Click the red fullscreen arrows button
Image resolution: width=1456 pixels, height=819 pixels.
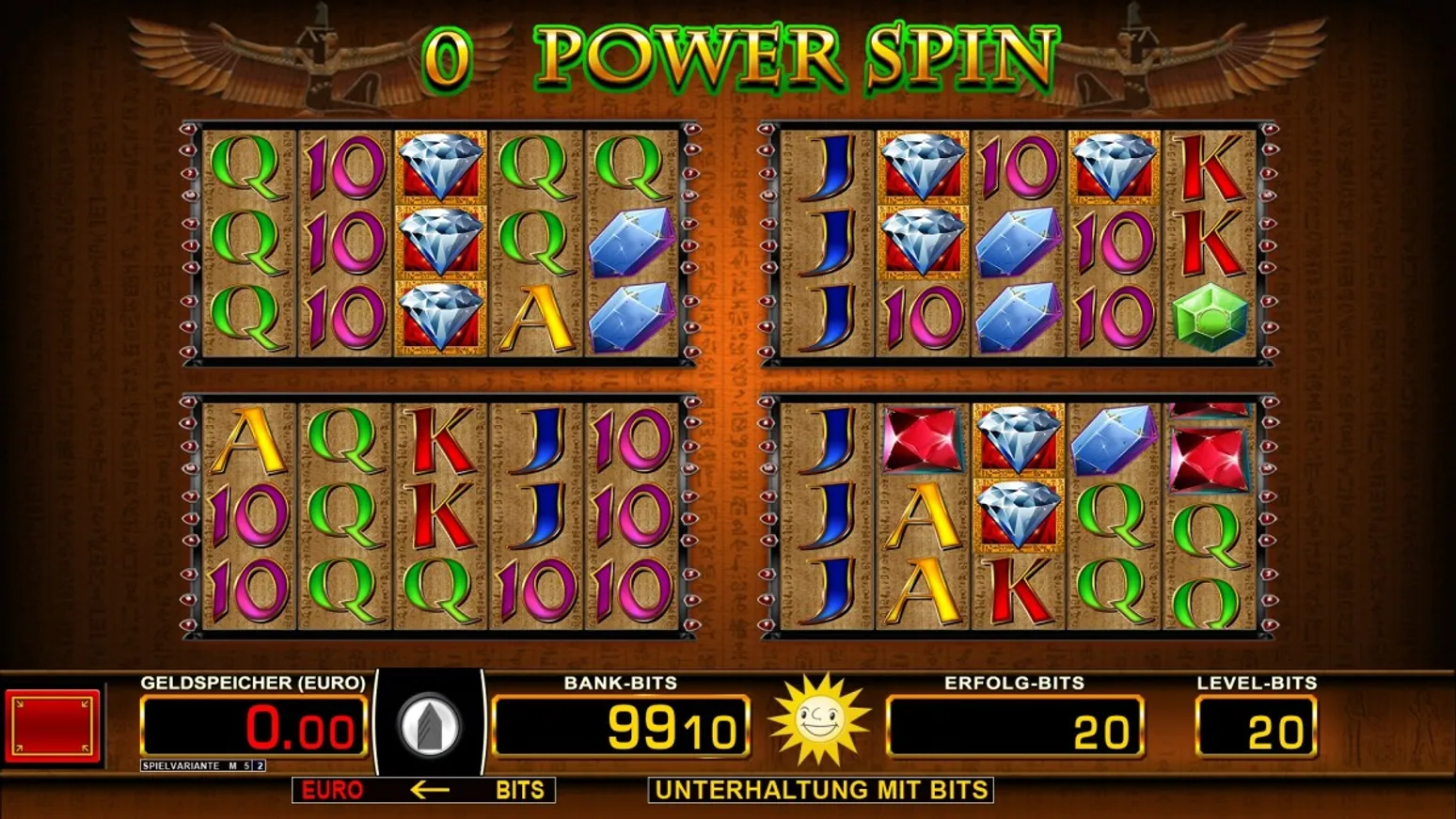click(x=53, y=725)
